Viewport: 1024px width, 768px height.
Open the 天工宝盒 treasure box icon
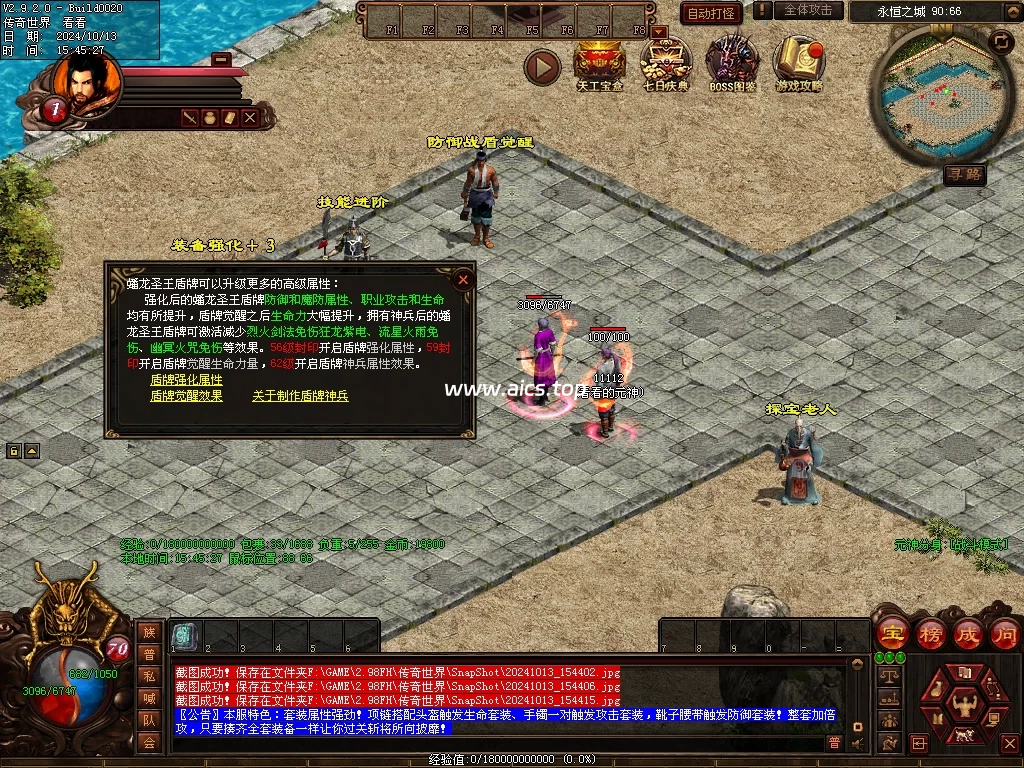(x=600, y=62)
